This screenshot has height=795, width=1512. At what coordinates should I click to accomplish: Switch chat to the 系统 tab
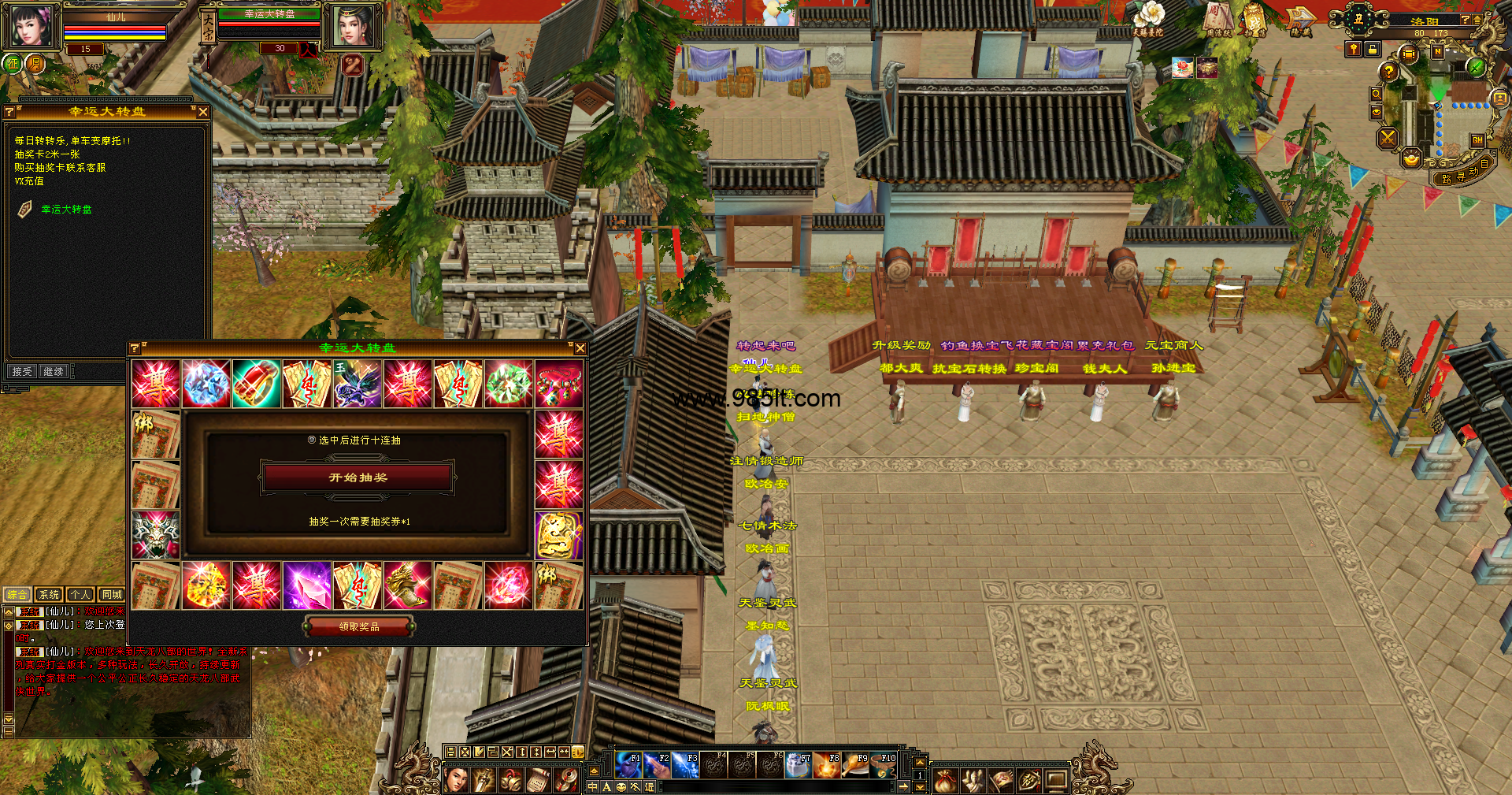click(49, 595)
